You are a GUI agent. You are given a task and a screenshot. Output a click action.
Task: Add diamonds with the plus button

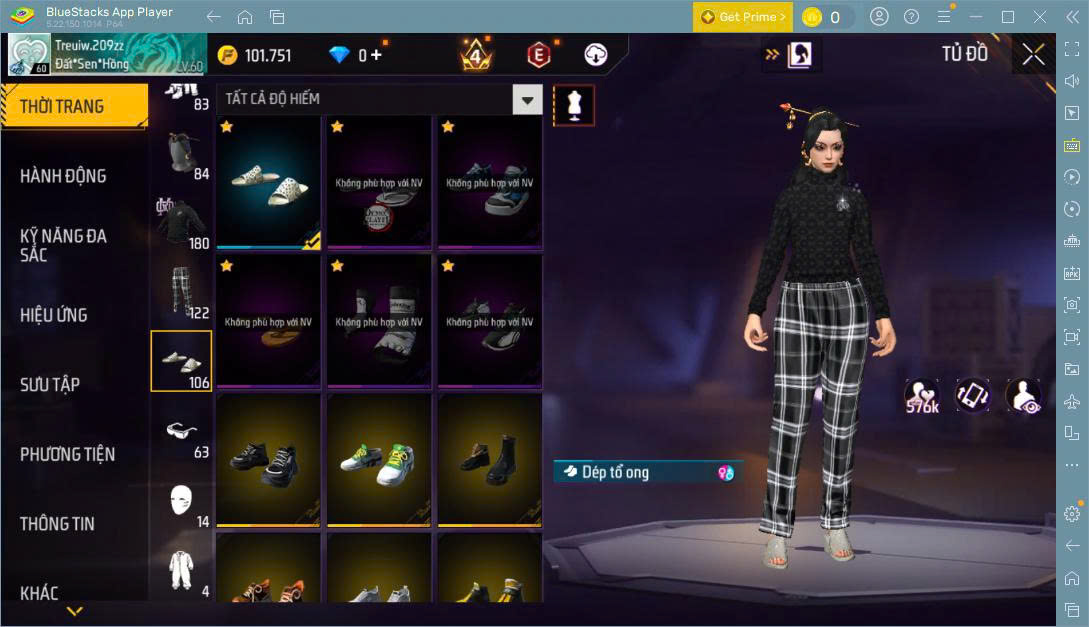tap(376, 55)
